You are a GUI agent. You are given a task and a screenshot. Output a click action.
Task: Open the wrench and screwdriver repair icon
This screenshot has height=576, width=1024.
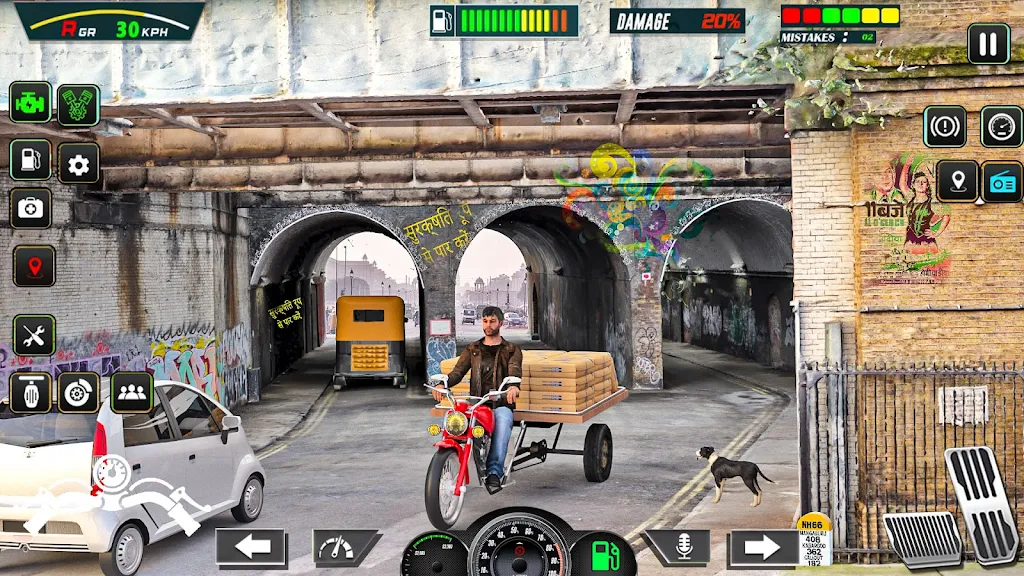33,336
